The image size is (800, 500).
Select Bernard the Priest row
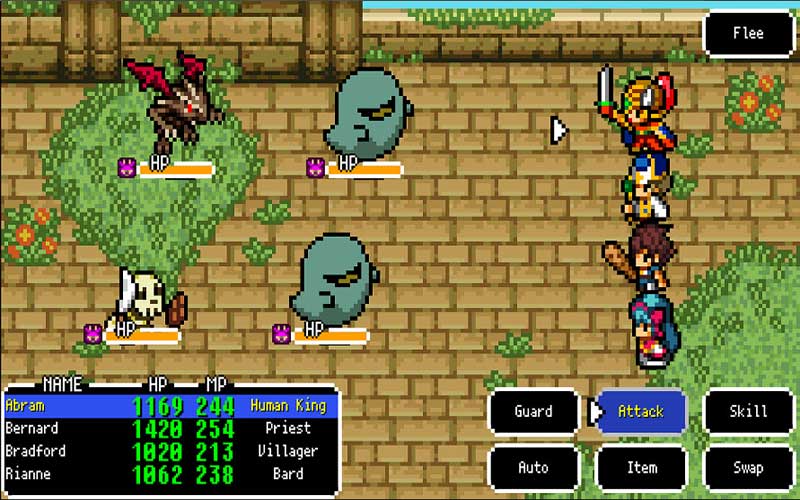tap(170, 428)
